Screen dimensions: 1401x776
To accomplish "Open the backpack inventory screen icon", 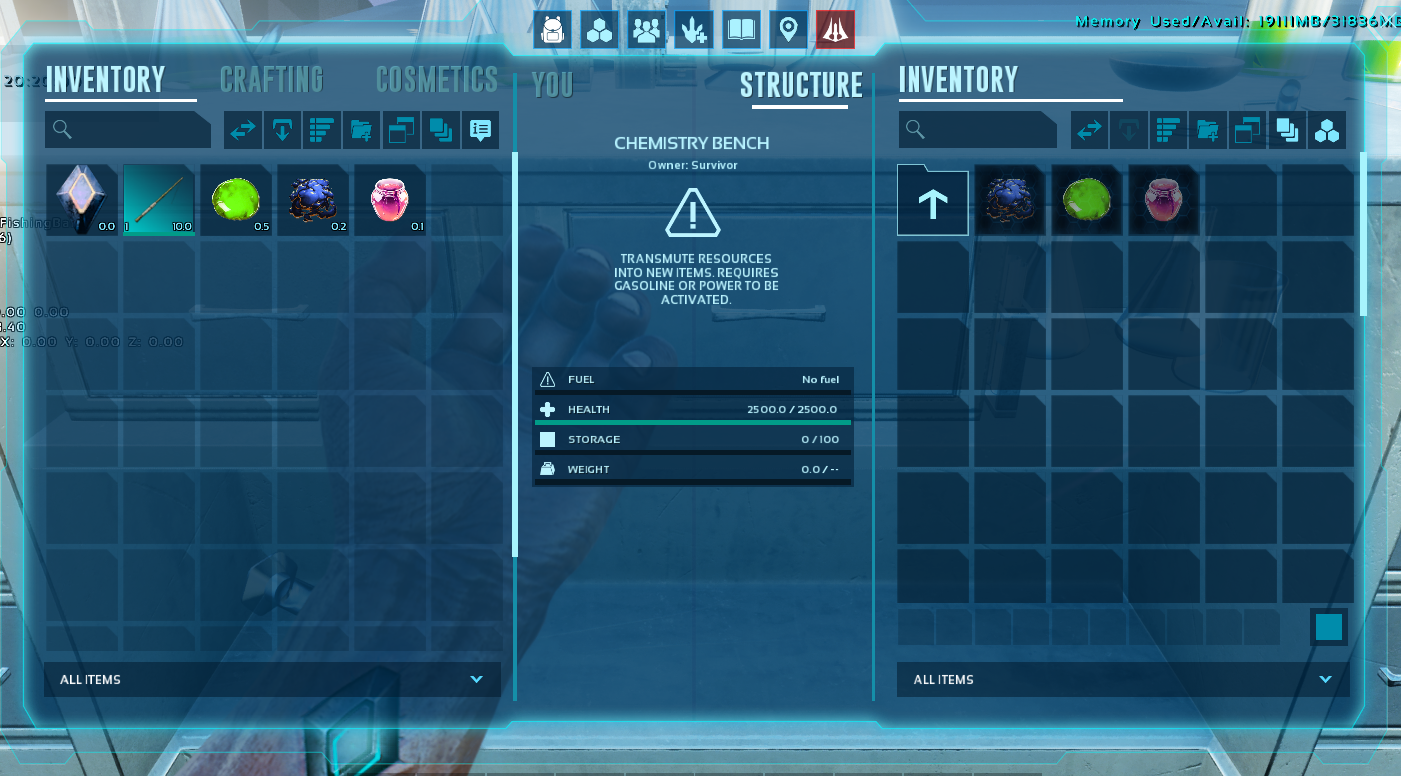I will click(552, 30).
